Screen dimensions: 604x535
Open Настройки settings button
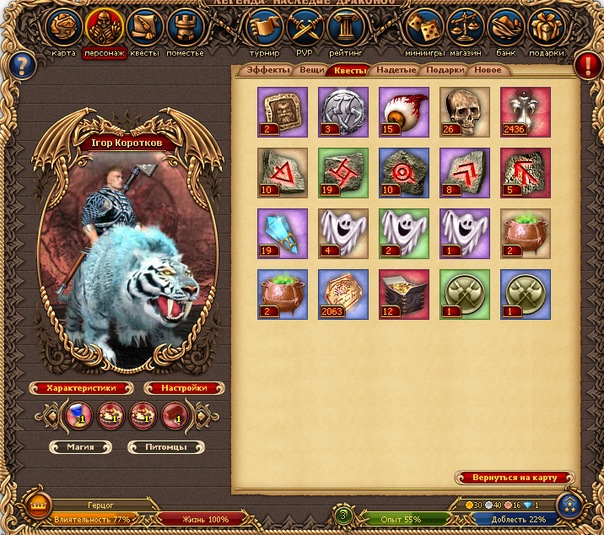[x=184, y=388]
